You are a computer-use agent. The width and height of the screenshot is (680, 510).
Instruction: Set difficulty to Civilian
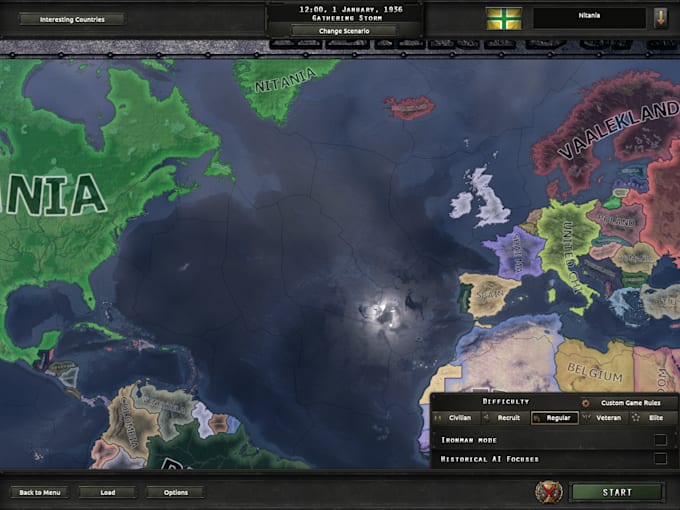click(x=460, y=418)
